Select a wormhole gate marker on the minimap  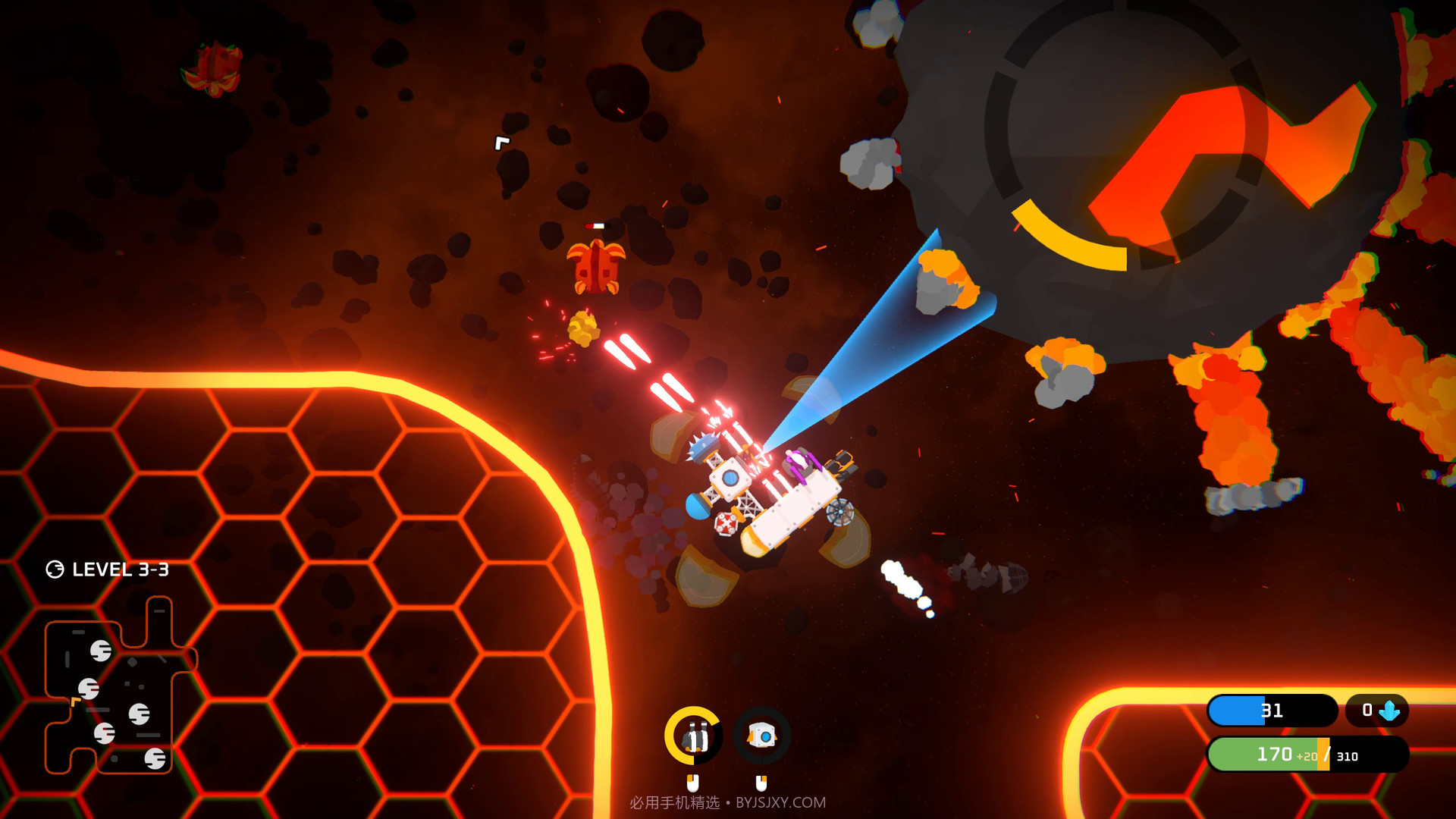tap(102, 651)
